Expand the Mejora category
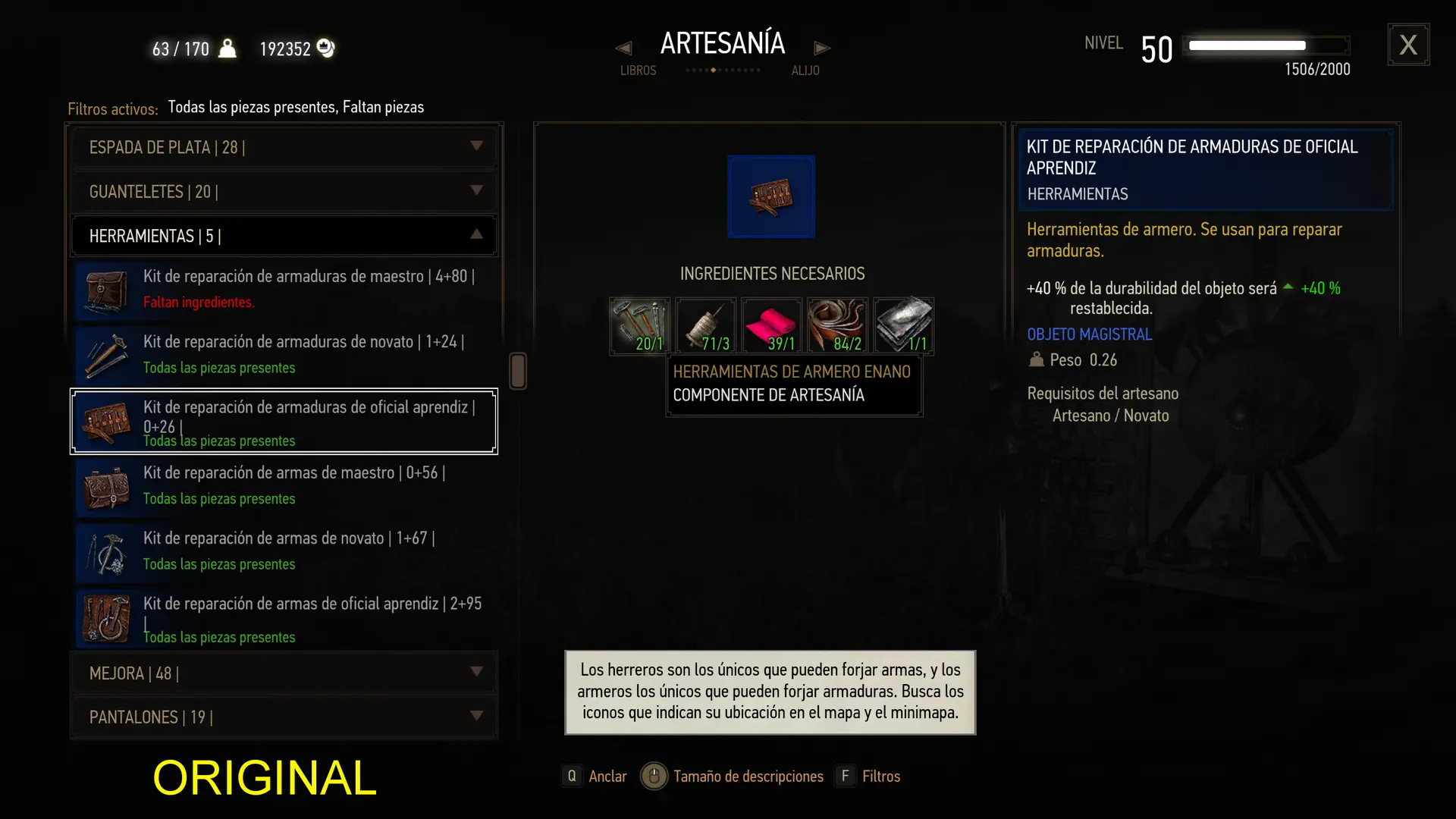 [284, 673]
